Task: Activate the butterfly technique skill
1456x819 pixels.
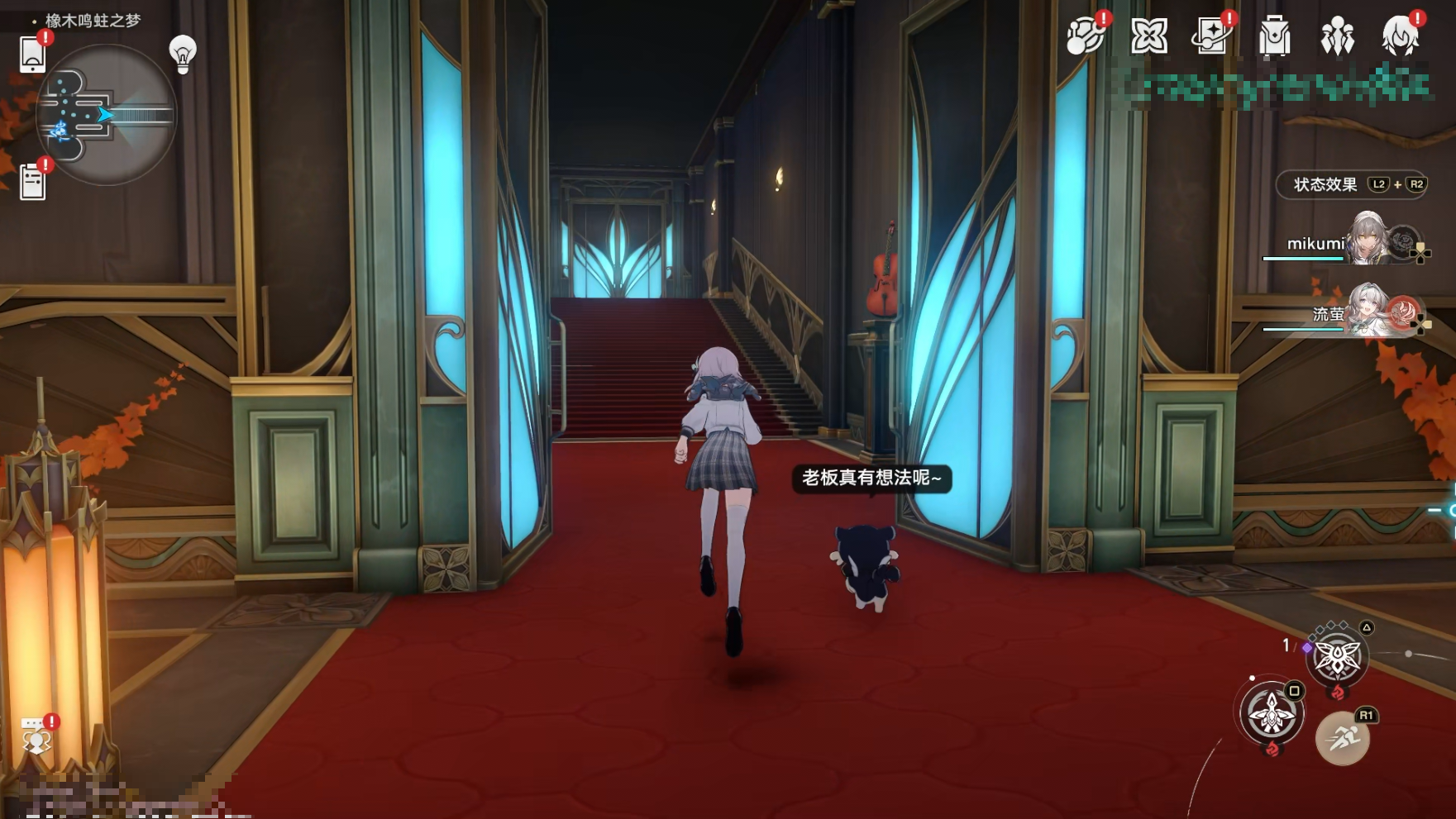Action: (1337, 659)
